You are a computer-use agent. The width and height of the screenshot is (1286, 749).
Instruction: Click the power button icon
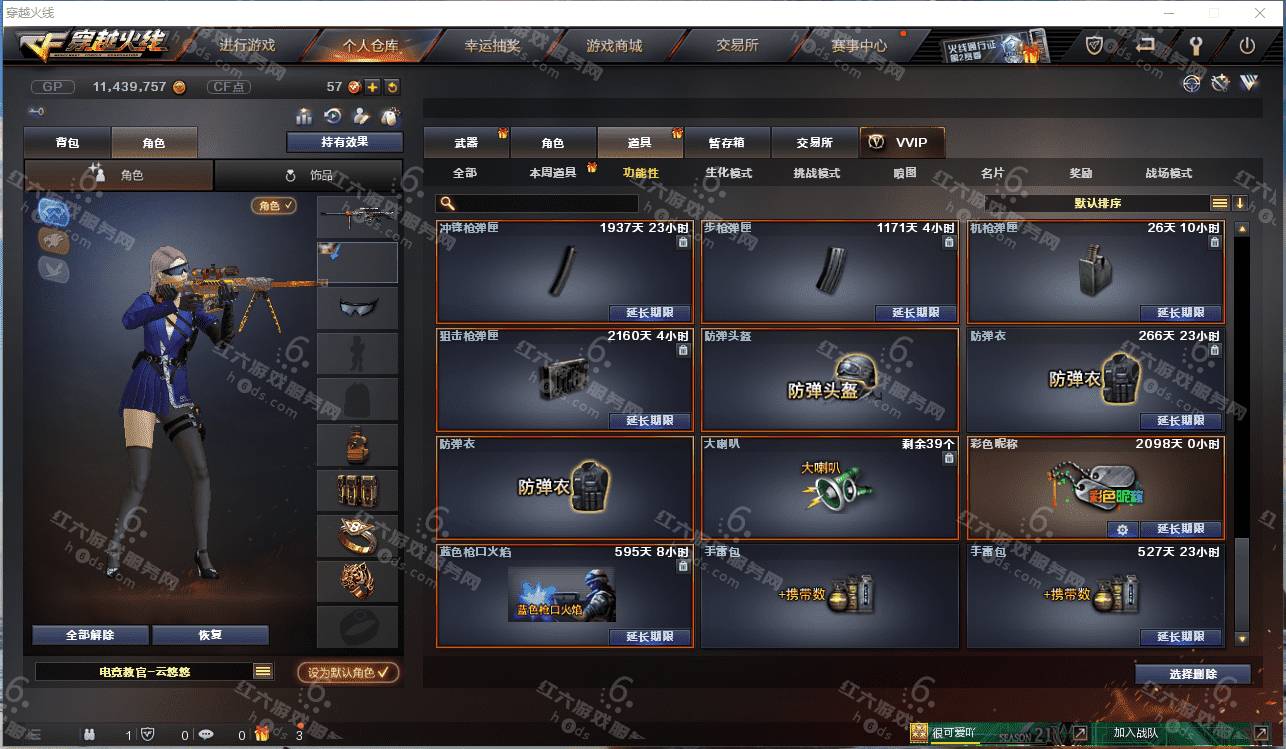[x=1247, y=45]
